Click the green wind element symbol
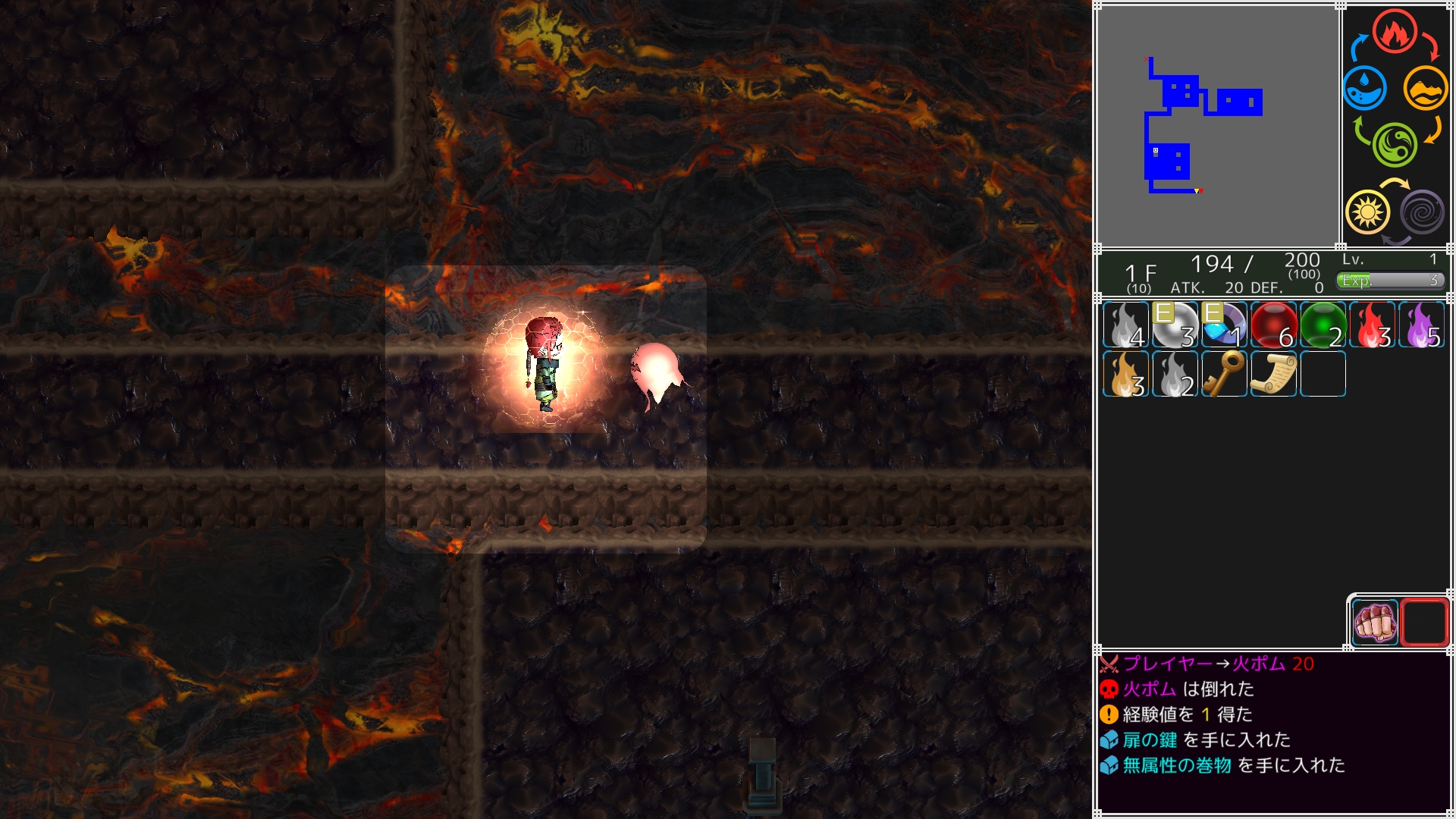Screen dimensions: 1456x819 [x=1395, y=144]
